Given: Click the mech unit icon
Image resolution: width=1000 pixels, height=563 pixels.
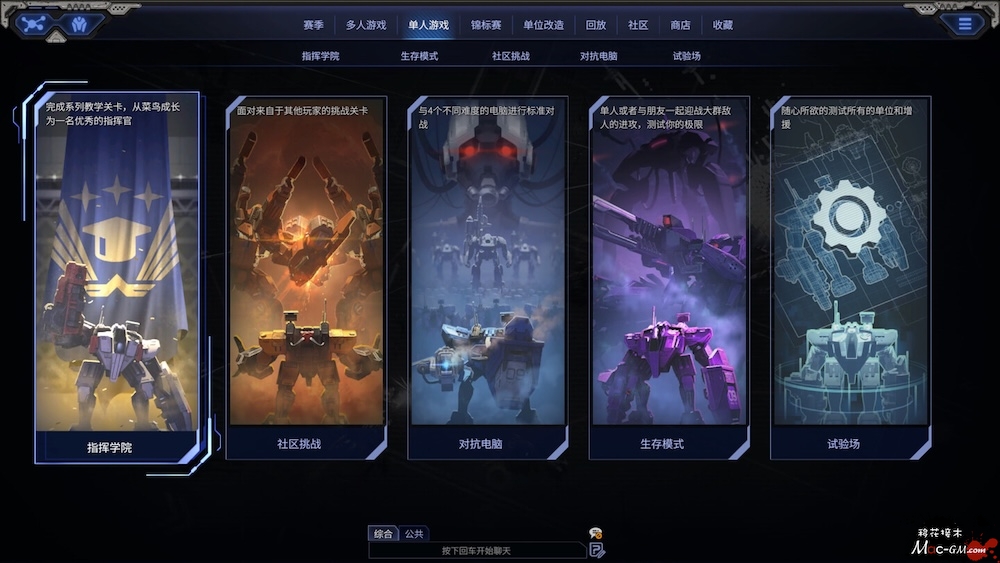Looking at the screenshot, I should pos(79,24).
